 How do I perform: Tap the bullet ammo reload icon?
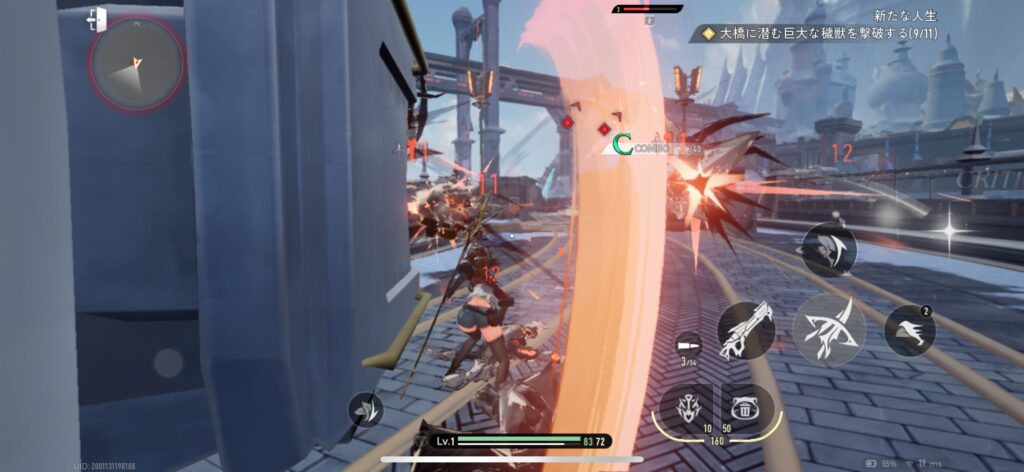(x=688, y=343)
